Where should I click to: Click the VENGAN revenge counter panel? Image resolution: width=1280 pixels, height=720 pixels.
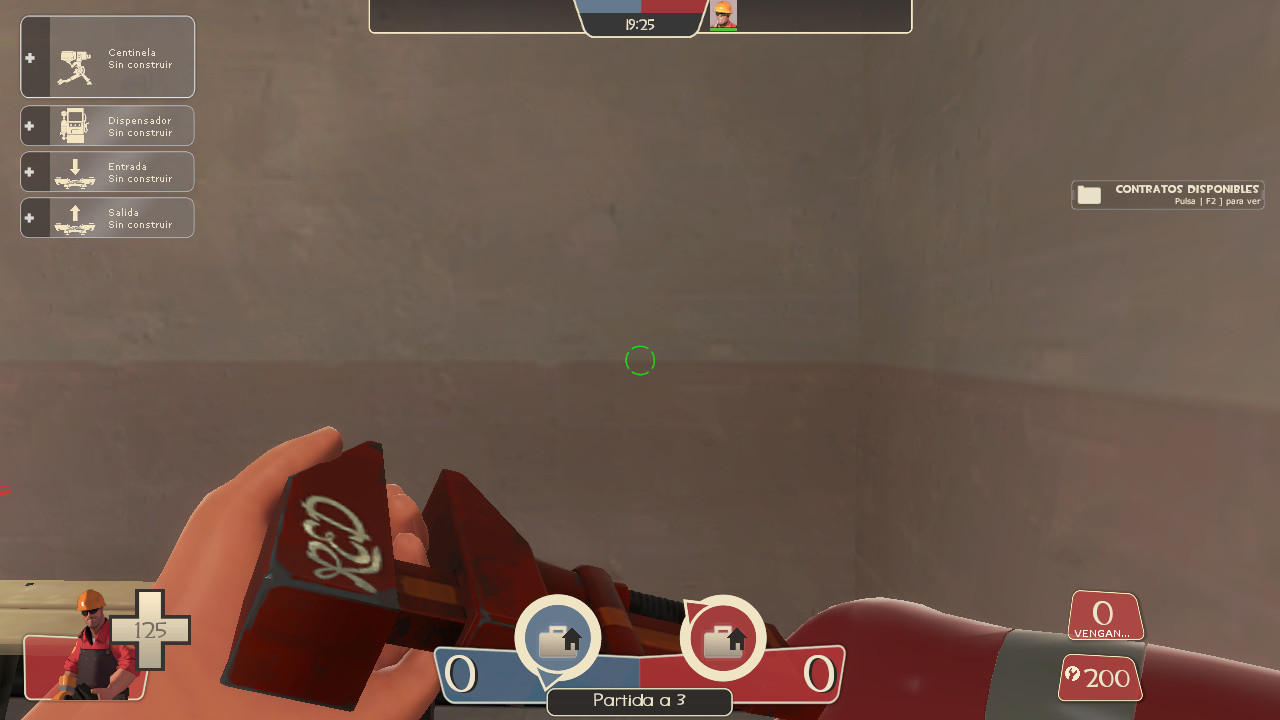[x=1103, y=616]
